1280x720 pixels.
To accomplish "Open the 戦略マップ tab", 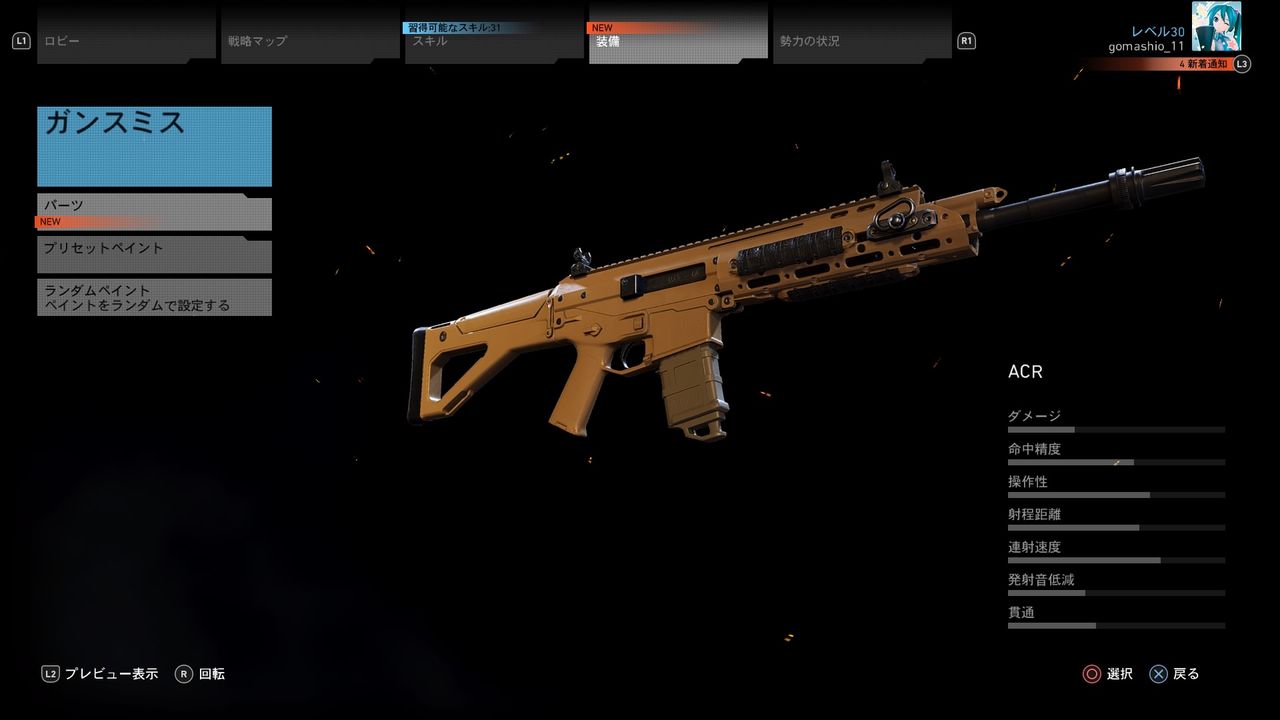I will (x=310, y=40).
